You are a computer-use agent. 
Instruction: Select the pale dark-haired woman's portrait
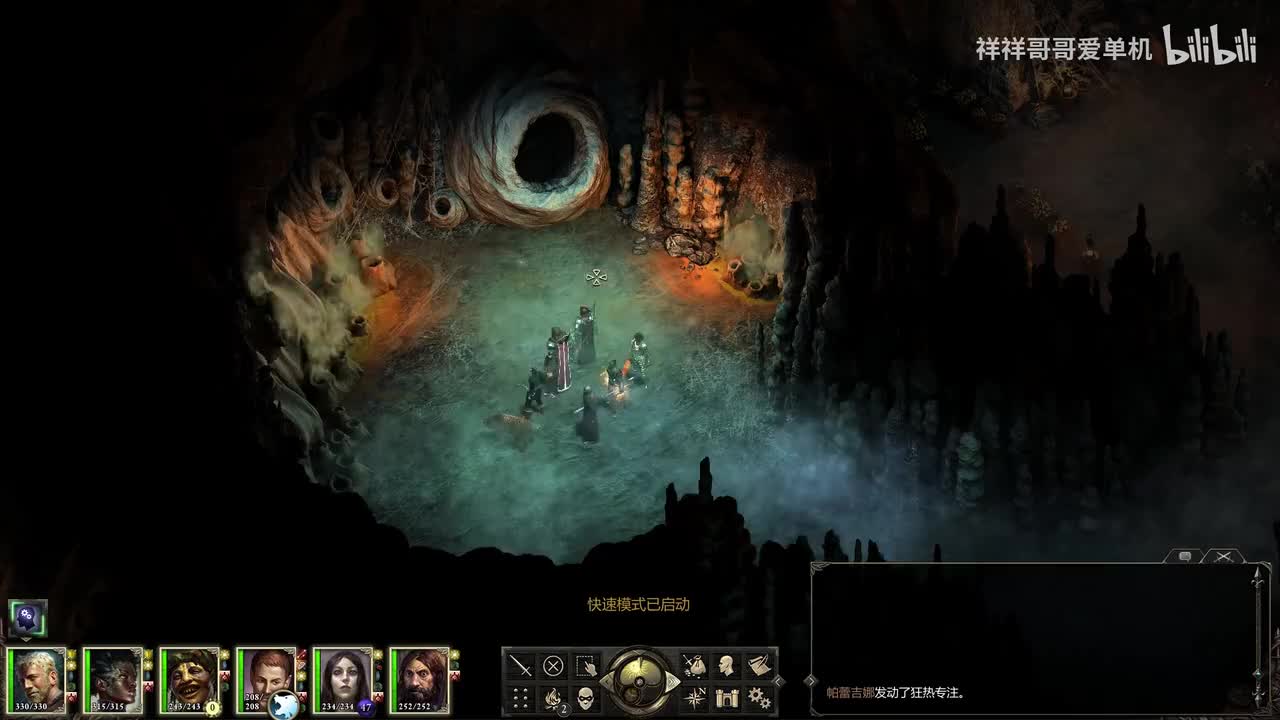[x=343, y=680]
